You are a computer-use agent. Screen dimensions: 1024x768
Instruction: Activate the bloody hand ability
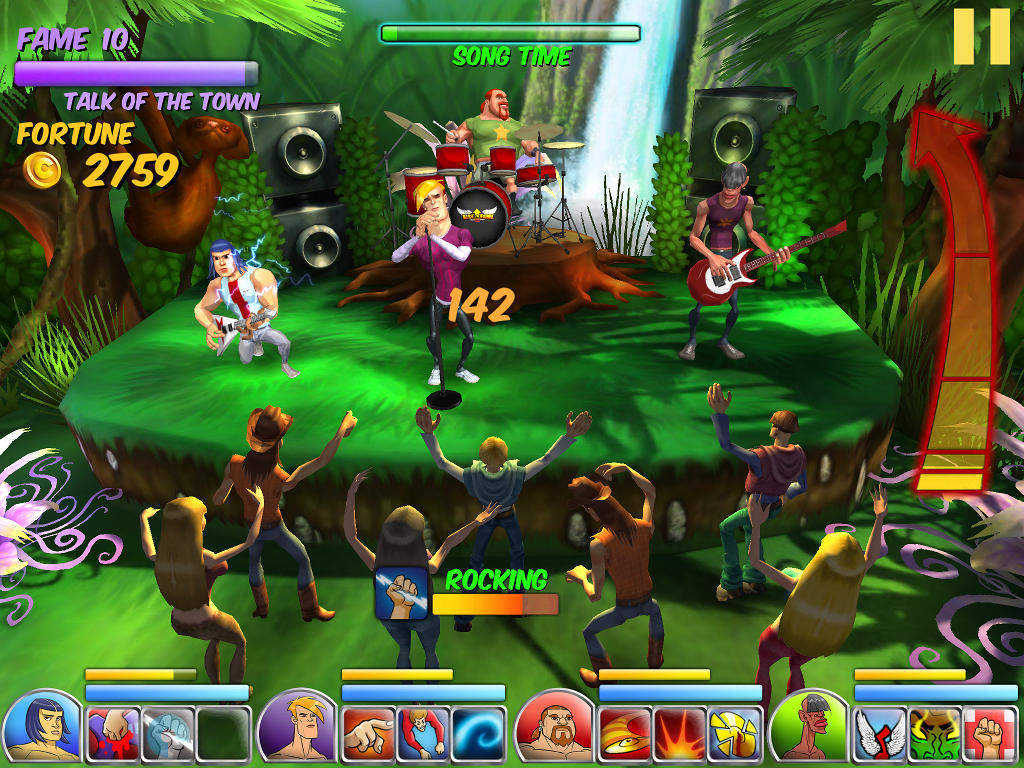(112, 735)
